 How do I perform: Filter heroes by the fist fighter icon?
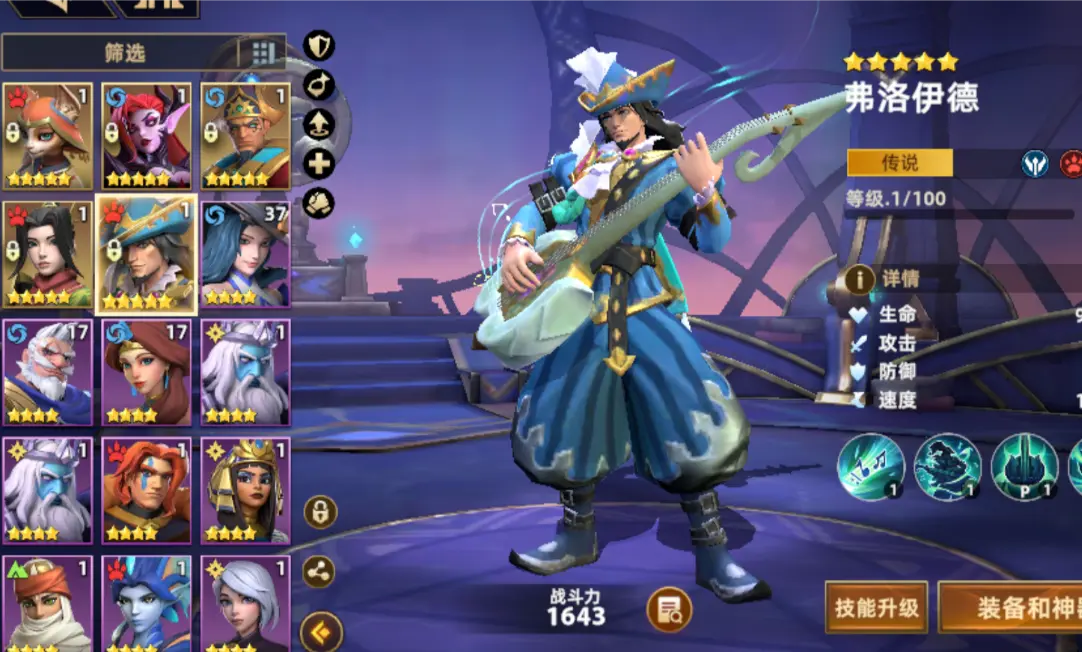point(319,203)
